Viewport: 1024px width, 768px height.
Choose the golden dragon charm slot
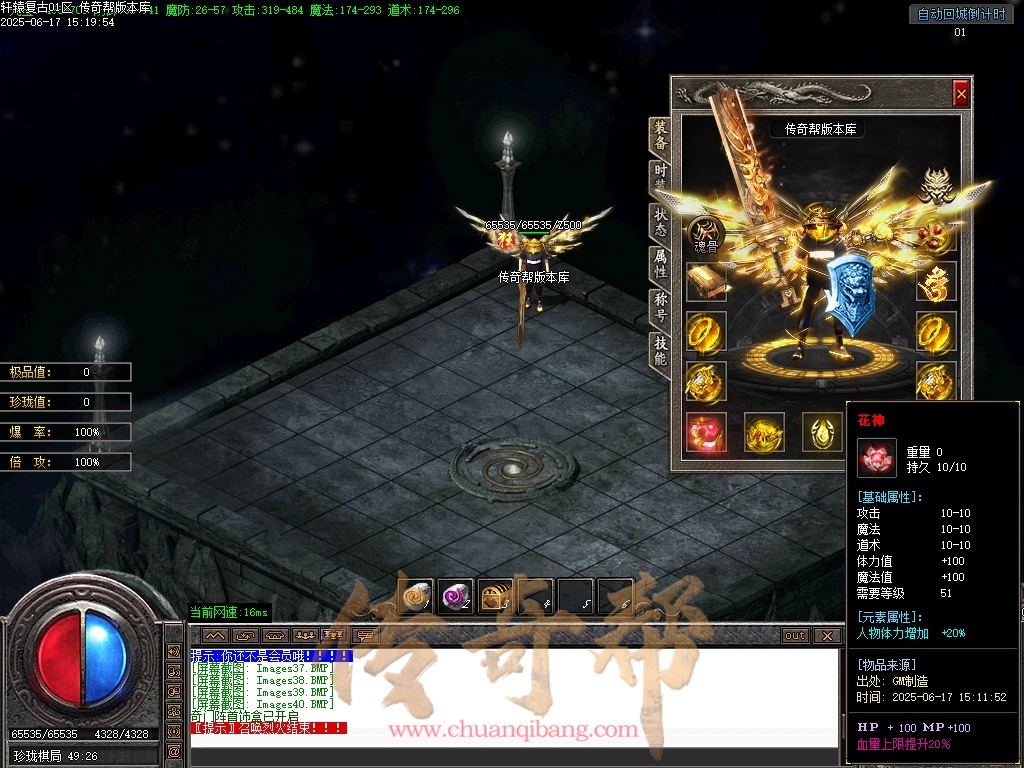[x=936, y=282]
